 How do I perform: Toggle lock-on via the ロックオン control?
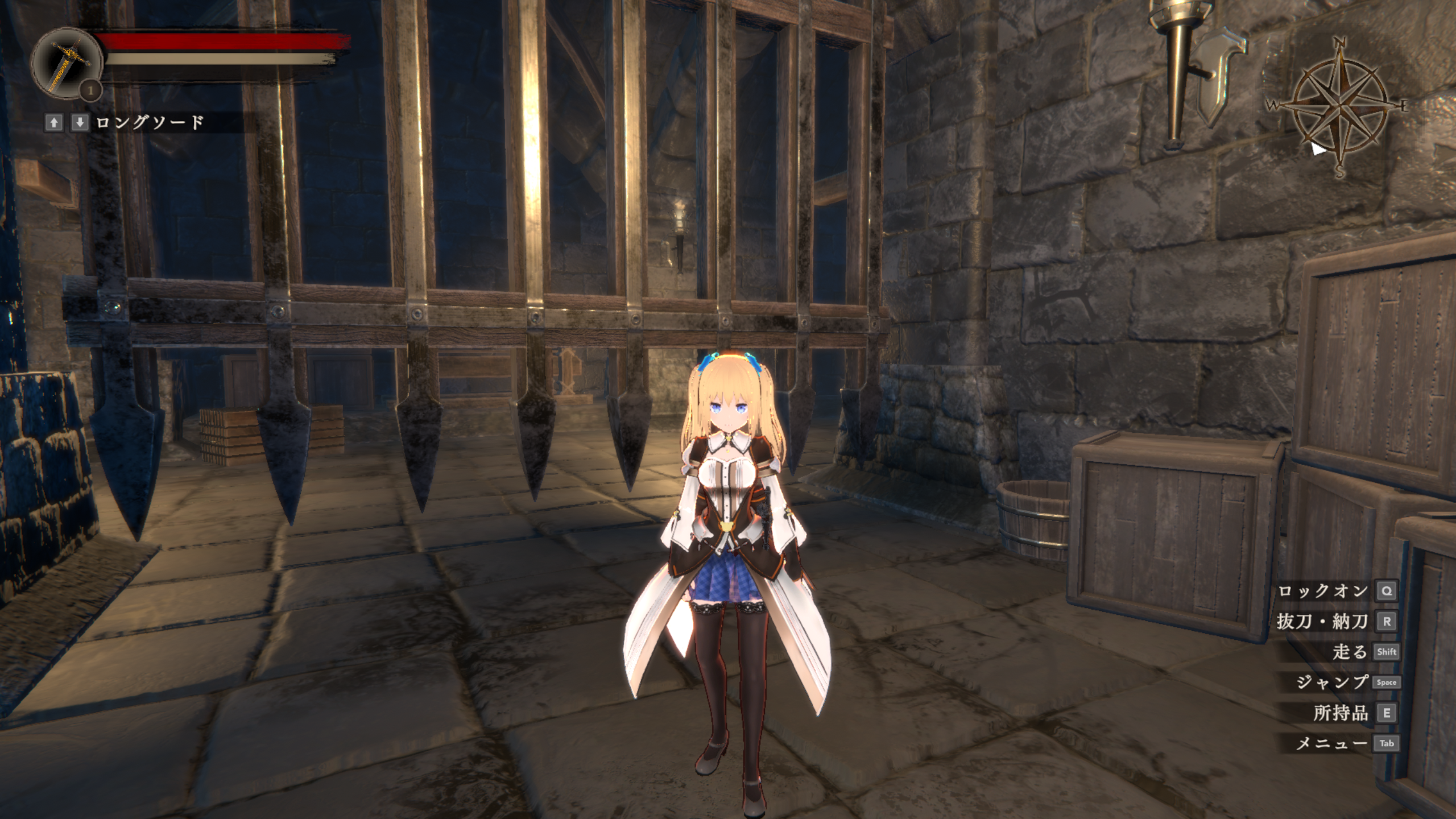[x=1323, y=591]
